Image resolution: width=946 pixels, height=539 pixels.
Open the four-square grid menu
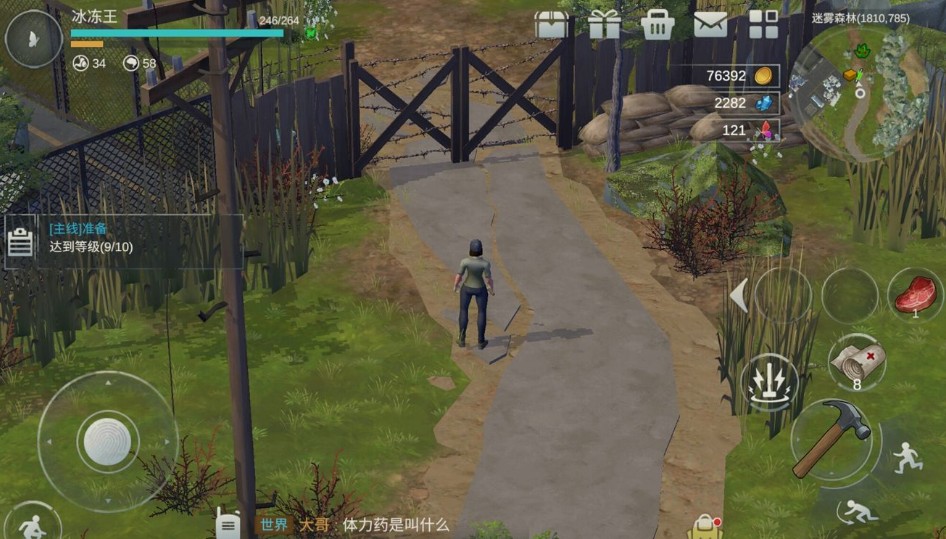[763, 24]
